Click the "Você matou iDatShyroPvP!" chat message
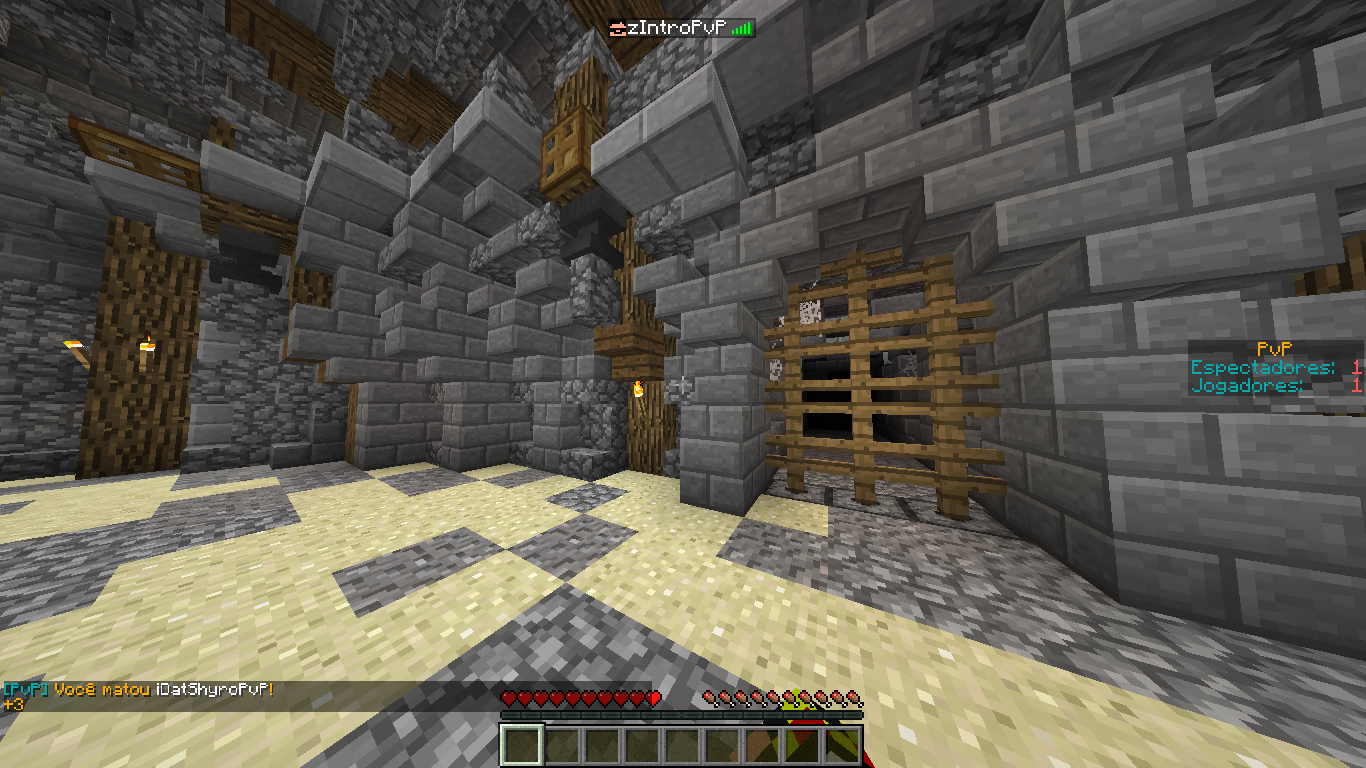 pyautogui.click(x=164, y=690)
